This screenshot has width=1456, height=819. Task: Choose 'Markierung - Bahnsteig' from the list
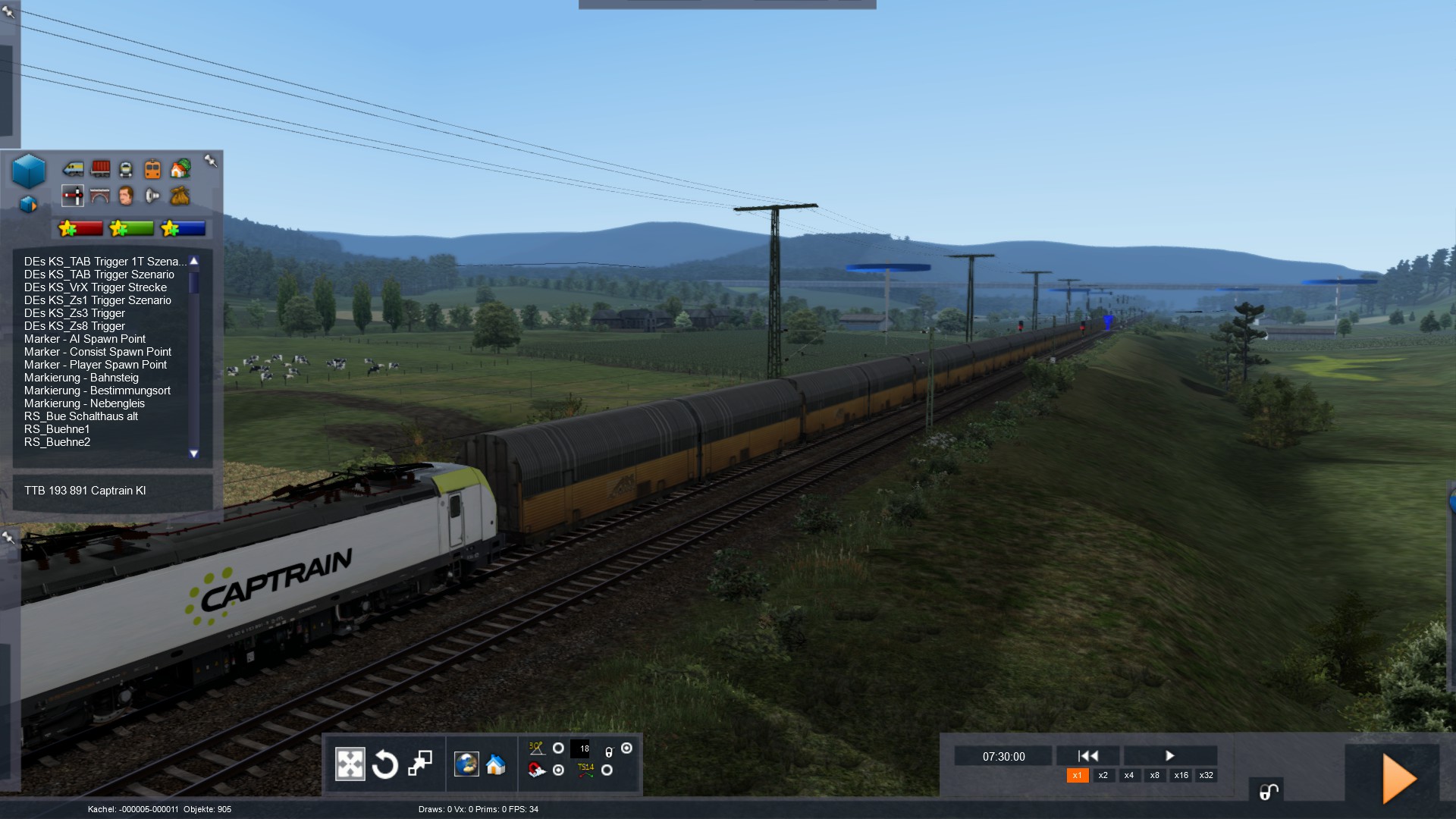point(81,378)
